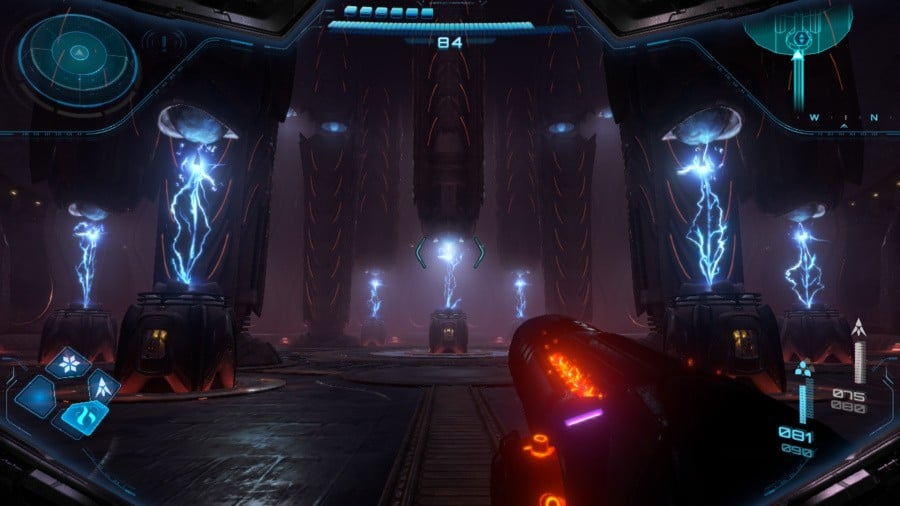Select the snowflake ice shot icon

click(x=70, y=364)
